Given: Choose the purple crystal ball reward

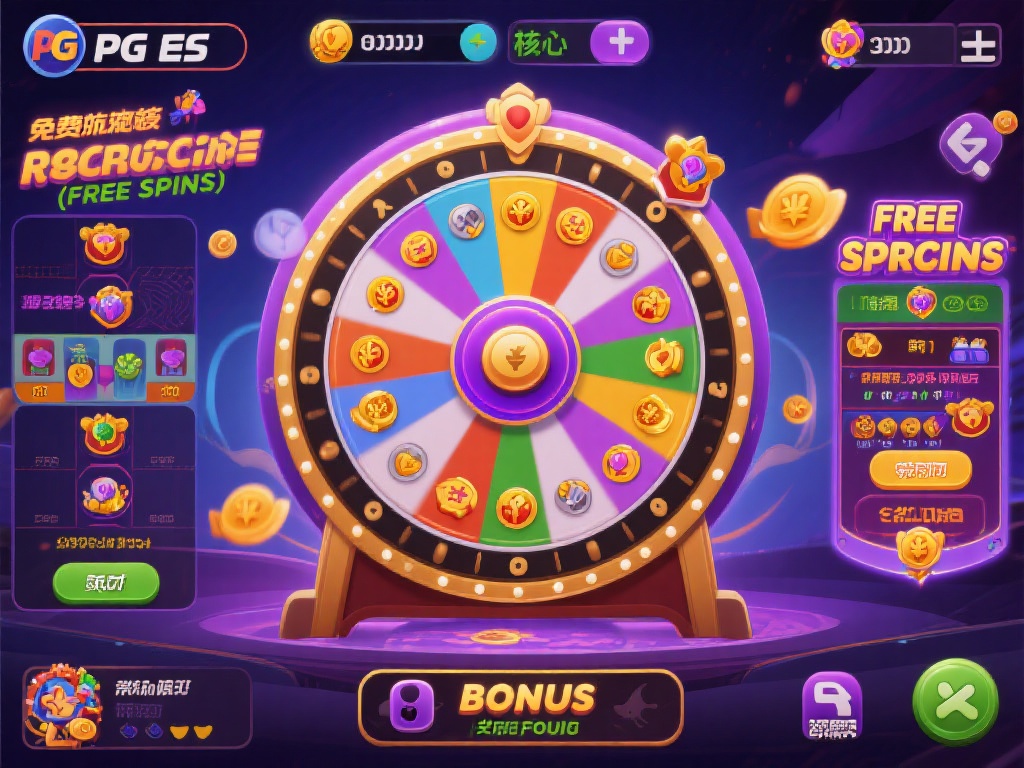Looking at the screenshot, I should 105,490.
